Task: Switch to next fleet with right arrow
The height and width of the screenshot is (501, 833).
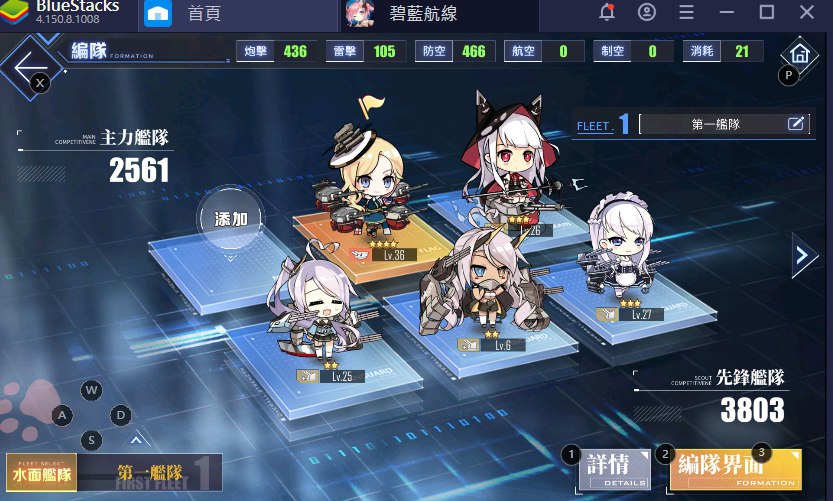Action: click(x=804, y=256)
